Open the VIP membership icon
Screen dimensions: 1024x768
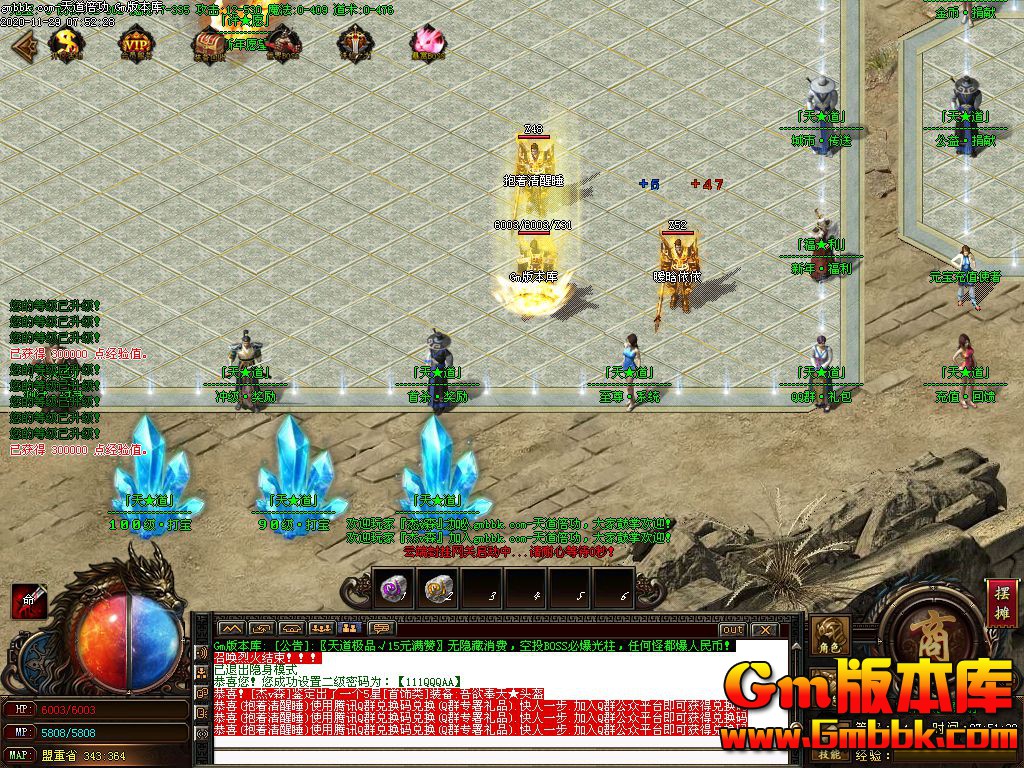[135, 43]
